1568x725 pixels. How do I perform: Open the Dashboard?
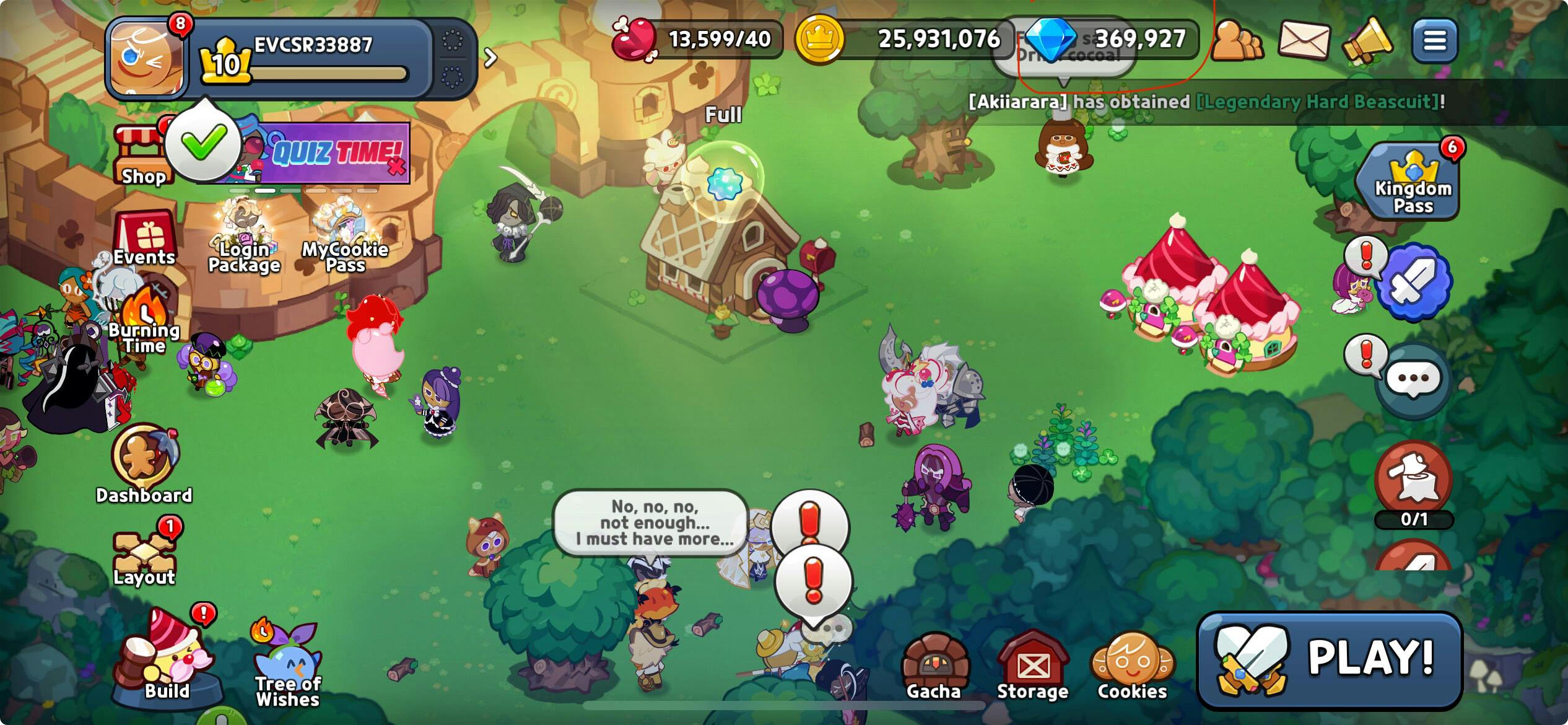tap(144, 462)
